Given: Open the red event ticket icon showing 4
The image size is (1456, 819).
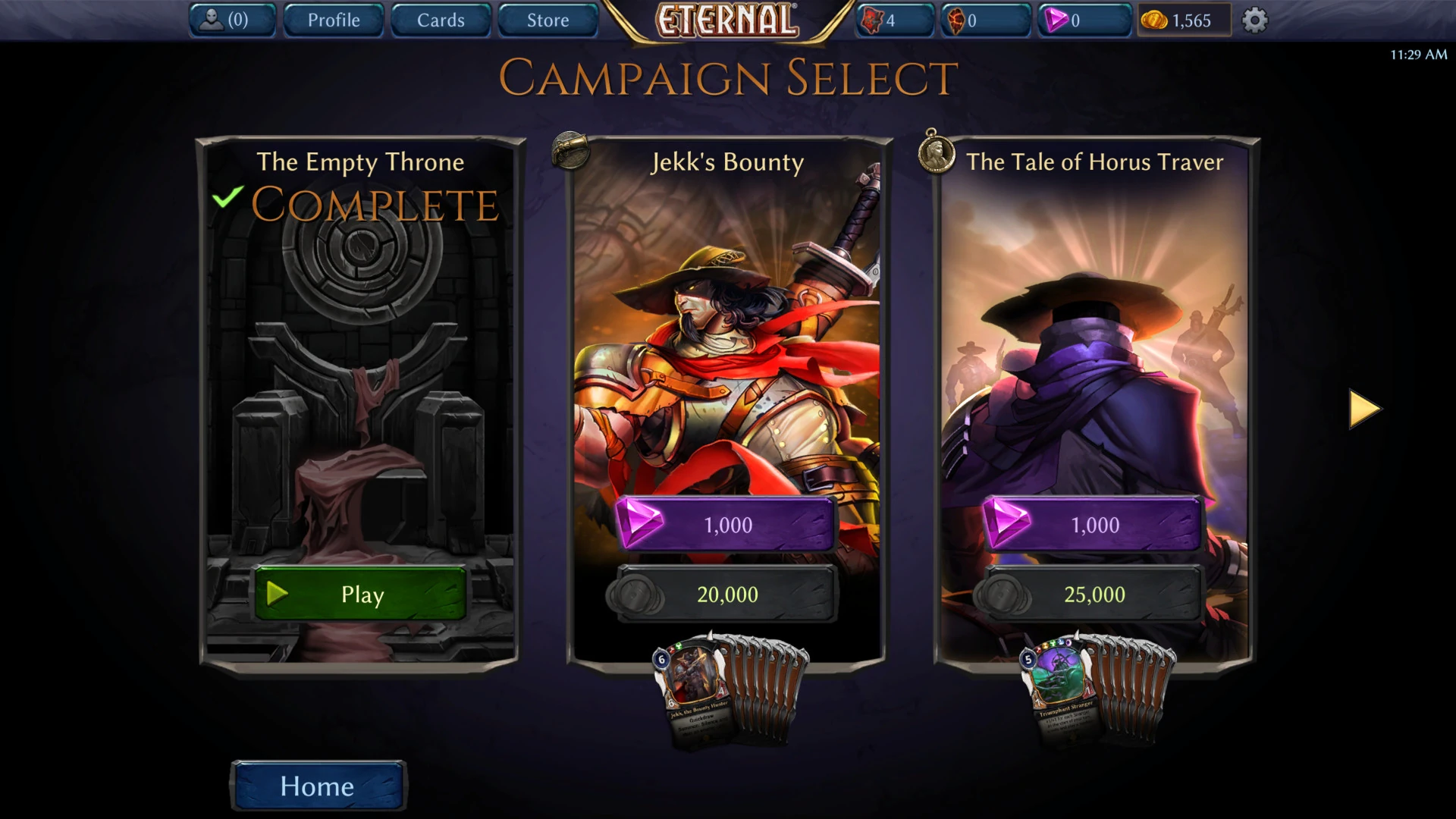Looking at the screenshot, I should click(872, 20).
